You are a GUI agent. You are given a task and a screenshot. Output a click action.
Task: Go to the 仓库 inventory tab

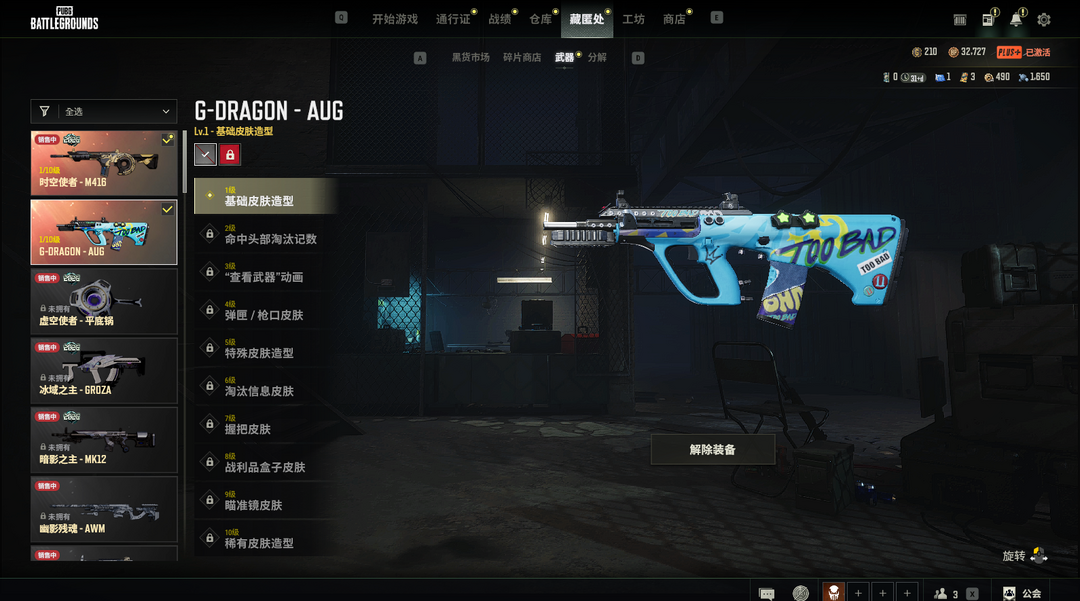[540, 19]
